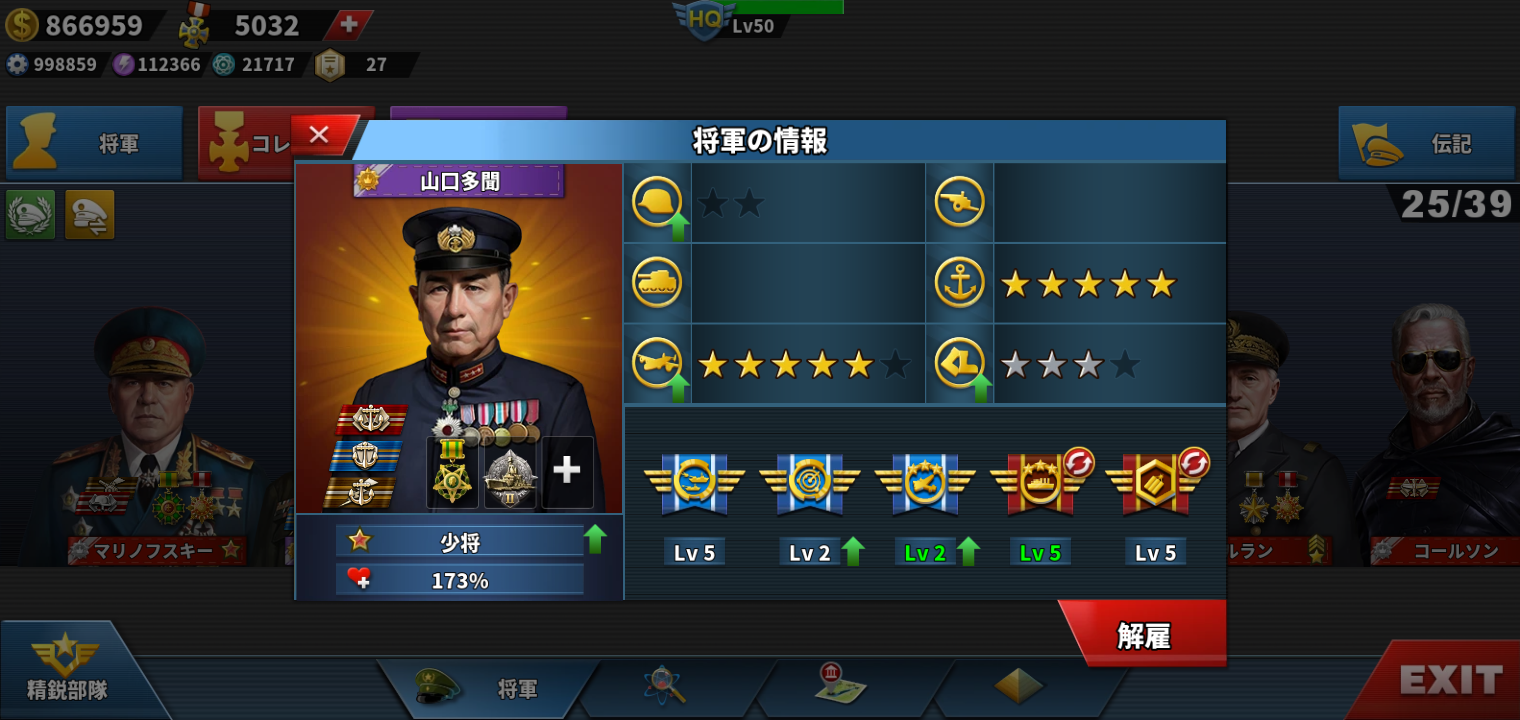
Task: Swap the red battleship skill badge
Action: pos(1078,463)
